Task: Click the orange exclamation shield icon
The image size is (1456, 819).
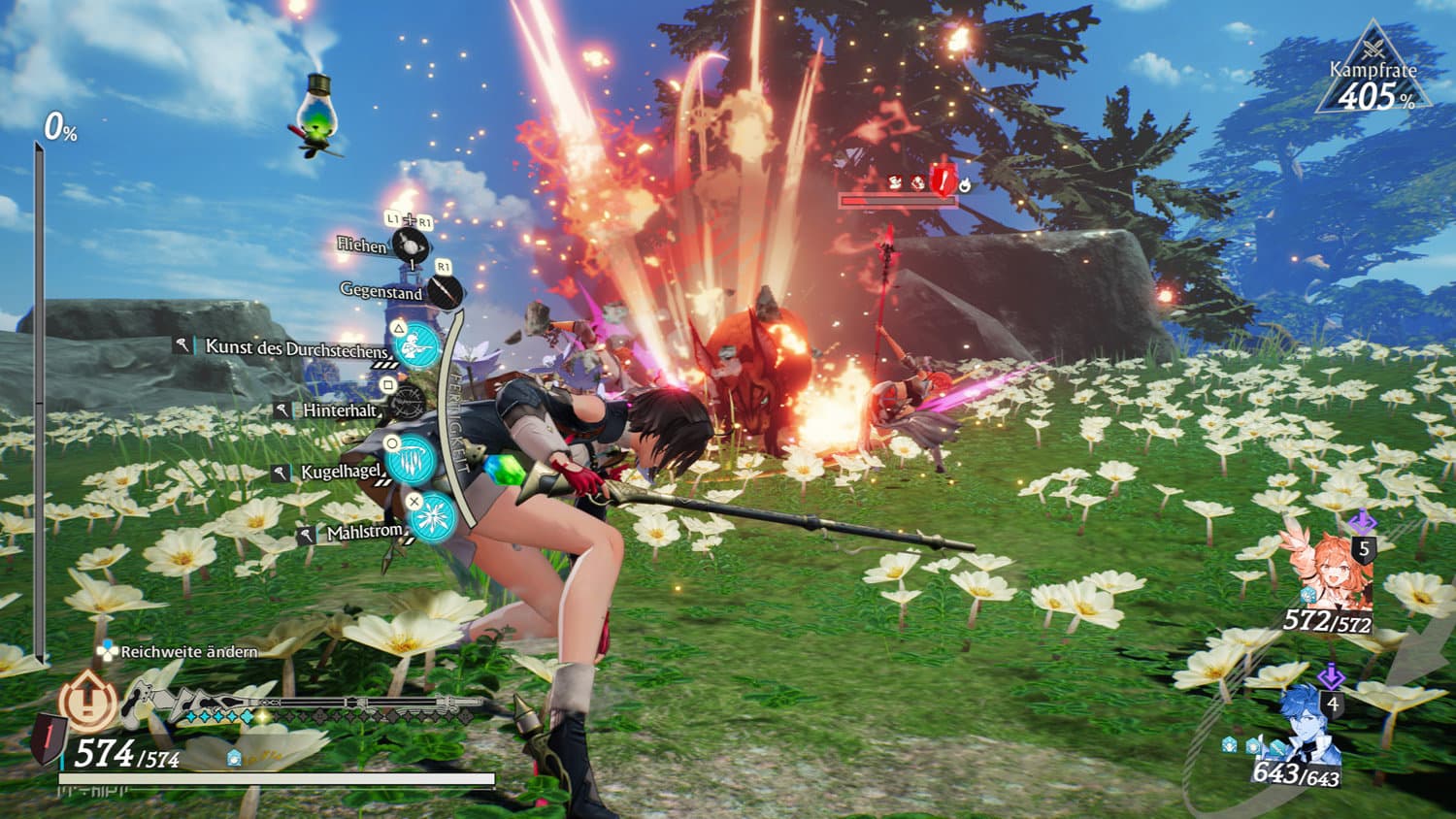Action: coord(88,700)
